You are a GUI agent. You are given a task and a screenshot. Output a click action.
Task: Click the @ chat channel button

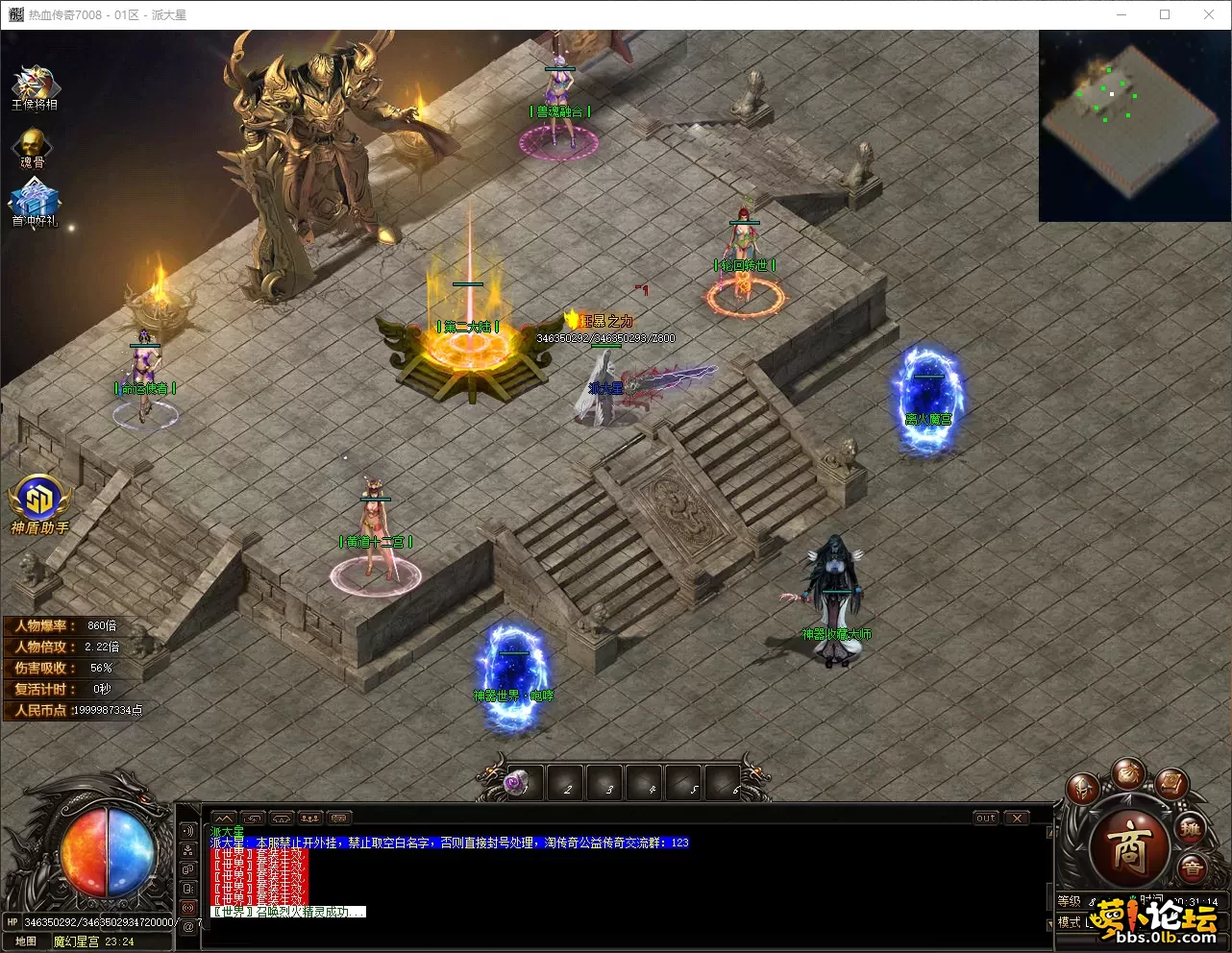tap(188, 925)
